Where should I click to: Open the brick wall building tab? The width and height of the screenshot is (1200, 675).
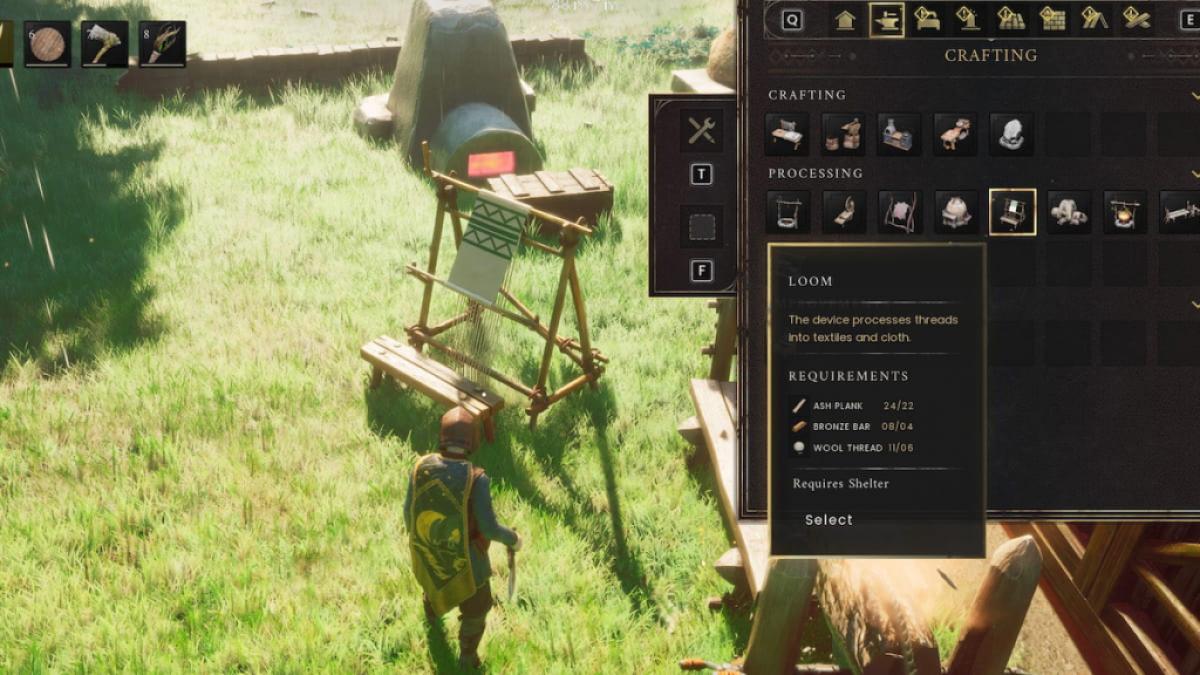point(1051,20)
